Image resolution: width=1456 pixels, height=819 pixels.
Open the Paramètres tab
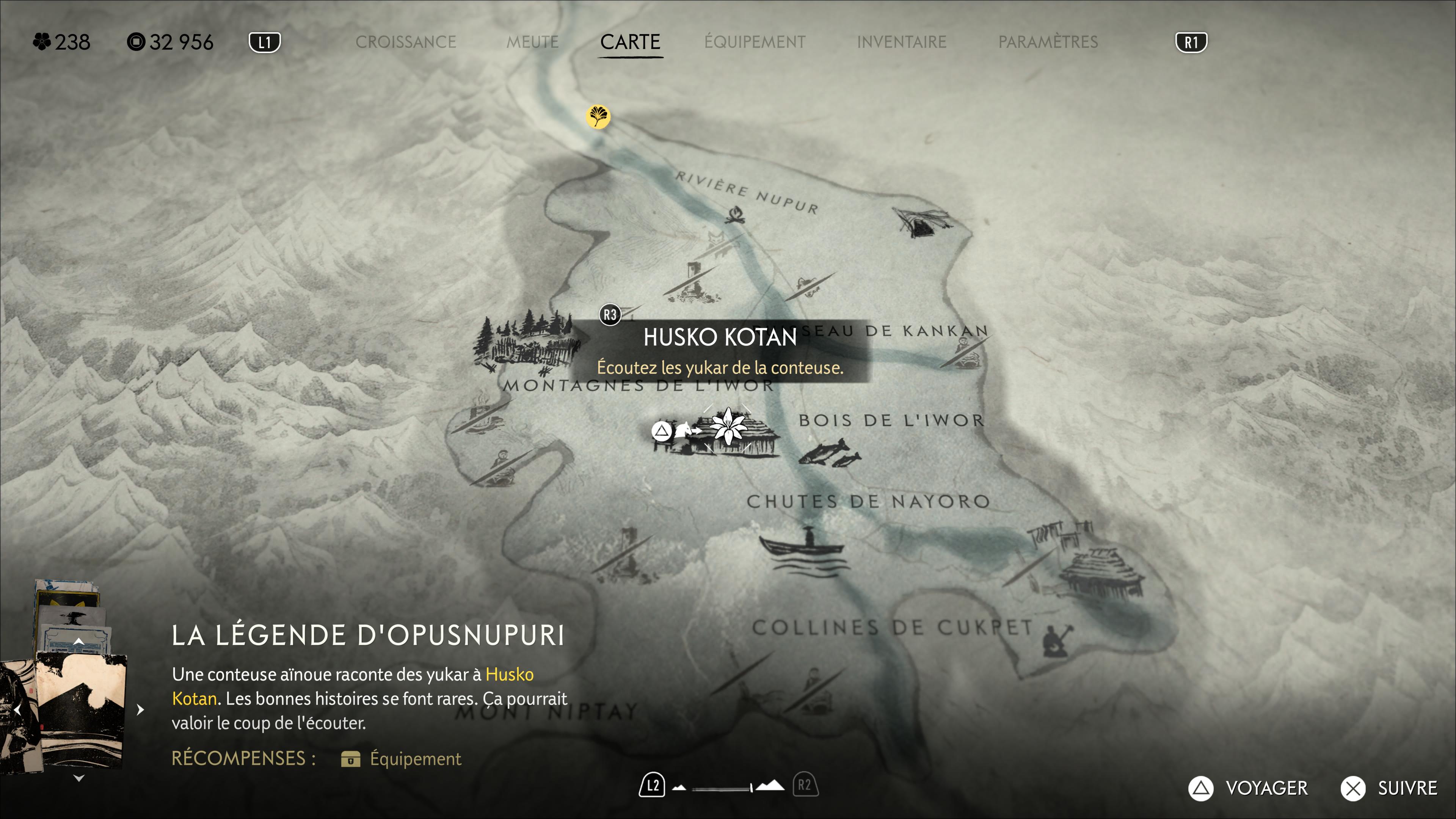click(1048, 42)
